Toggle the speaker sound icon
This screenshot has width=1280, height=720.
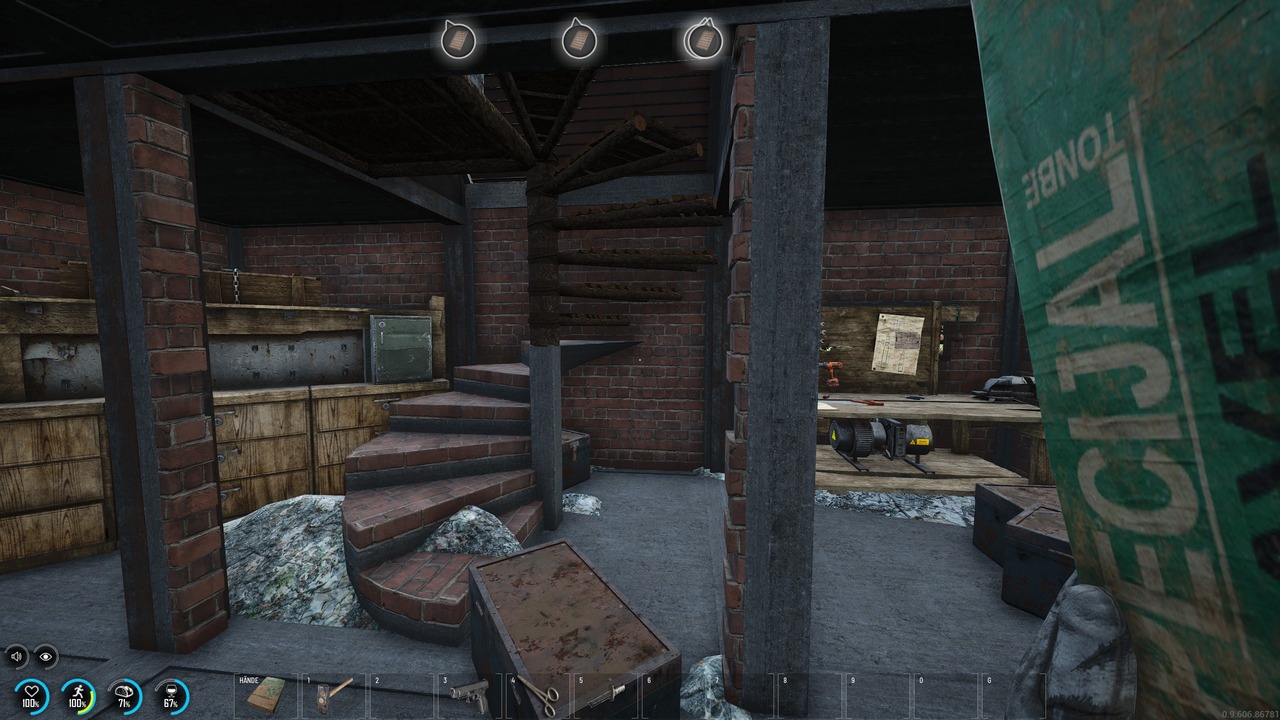click(16, 656)
